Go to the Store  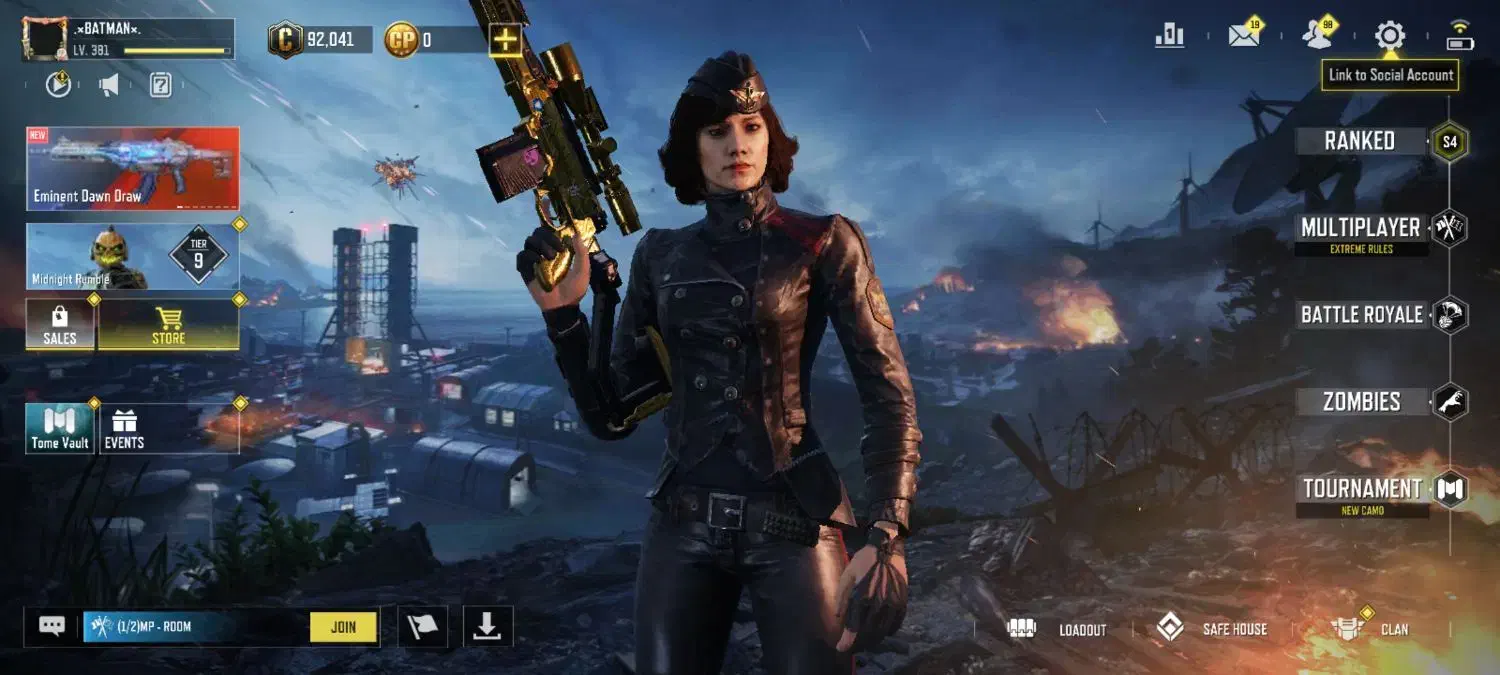pyautogui.click(x=168, y=325)
